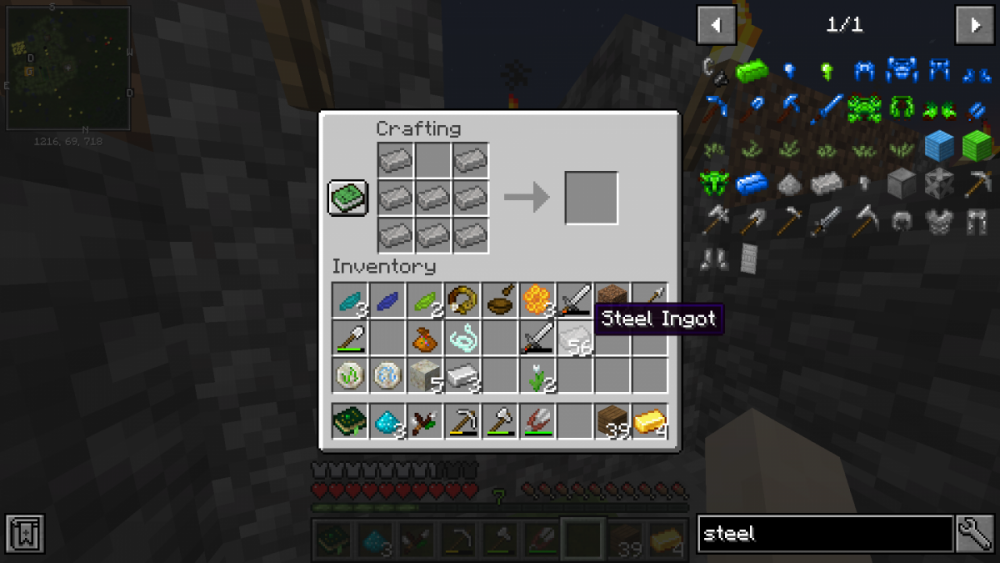Select the stack of 56 steel ingots
Screen dimensions: 1000x563
574,338
